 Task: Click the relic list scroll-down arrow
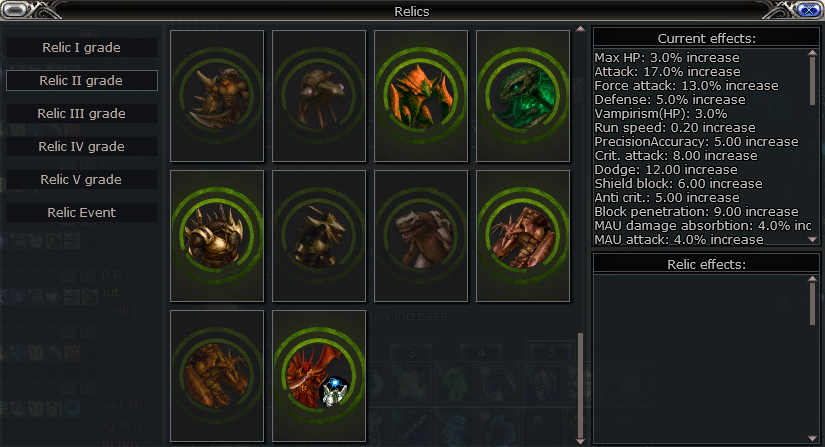point(579,440)
